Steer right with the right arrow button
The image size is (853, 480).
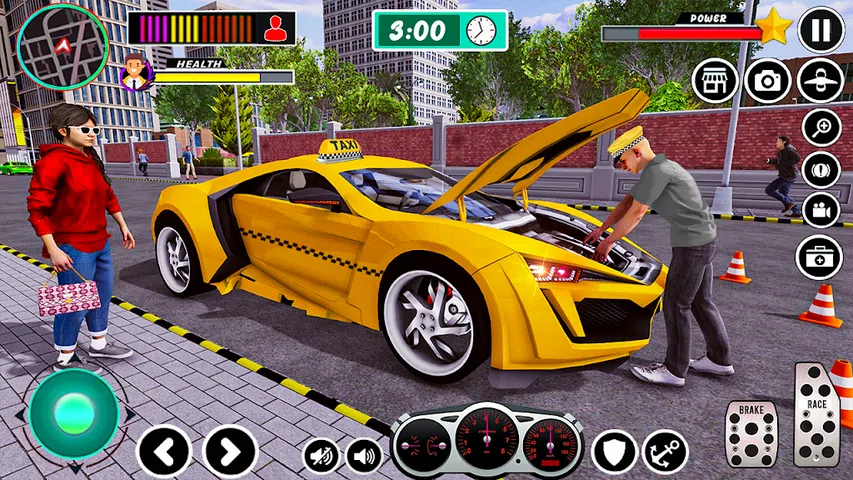tap(230, 451)
